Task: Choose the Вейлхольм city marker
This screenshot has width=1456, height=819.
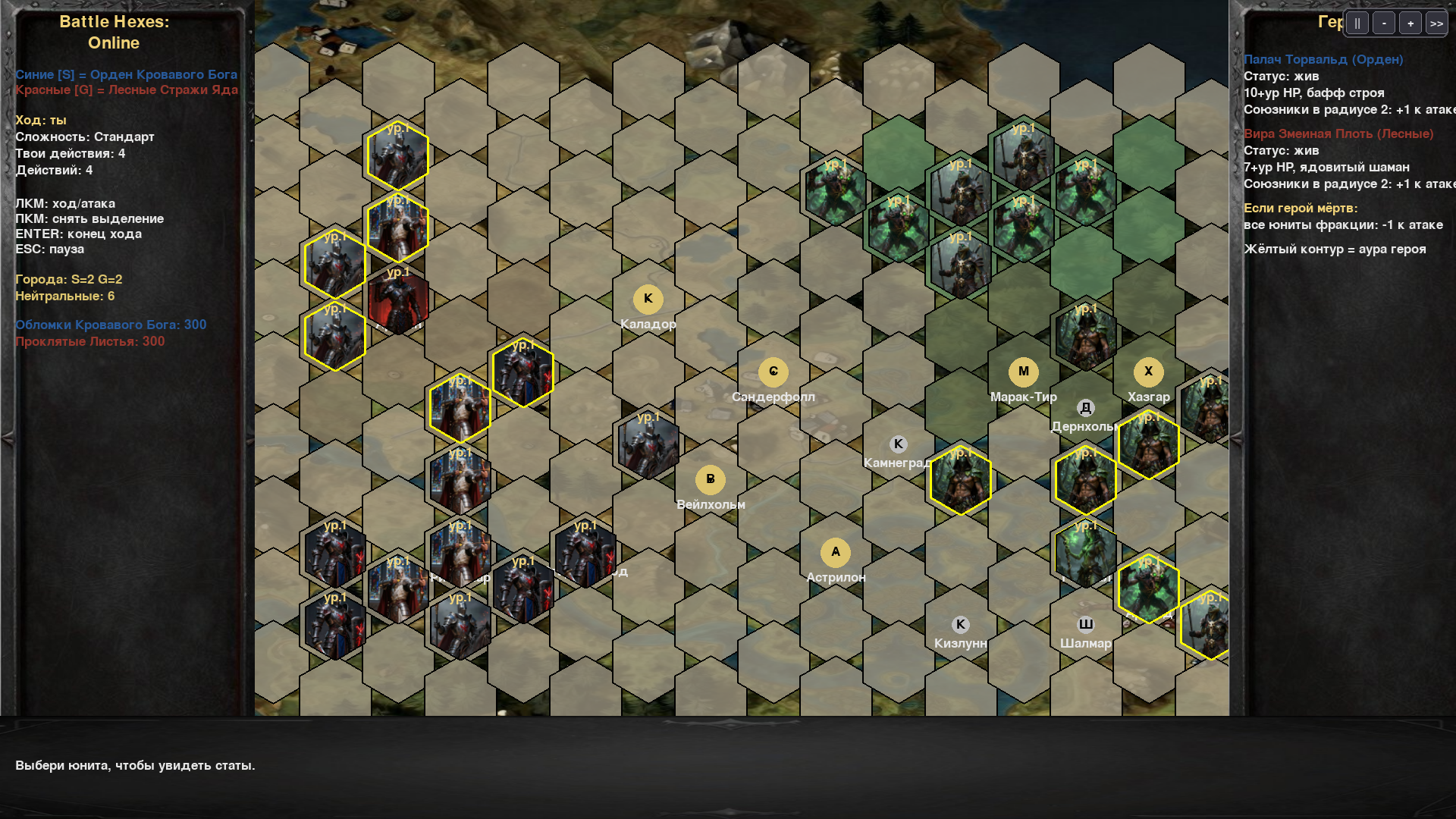Action: [710, 479]
